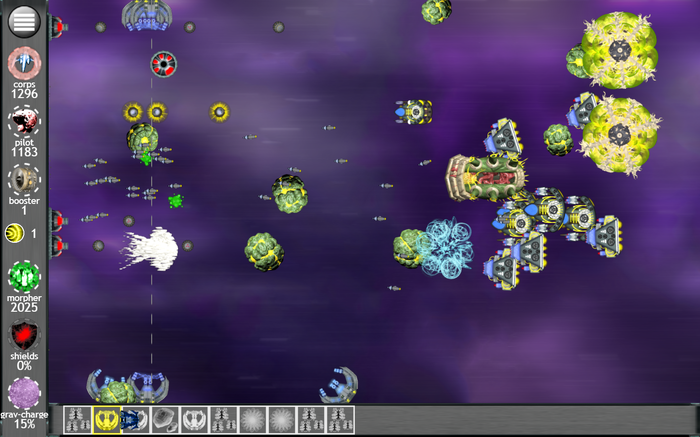Viewport: 700px width, 437px height.
Task: Select the yellow highlighted ship slot
Action: pos(106,420)
